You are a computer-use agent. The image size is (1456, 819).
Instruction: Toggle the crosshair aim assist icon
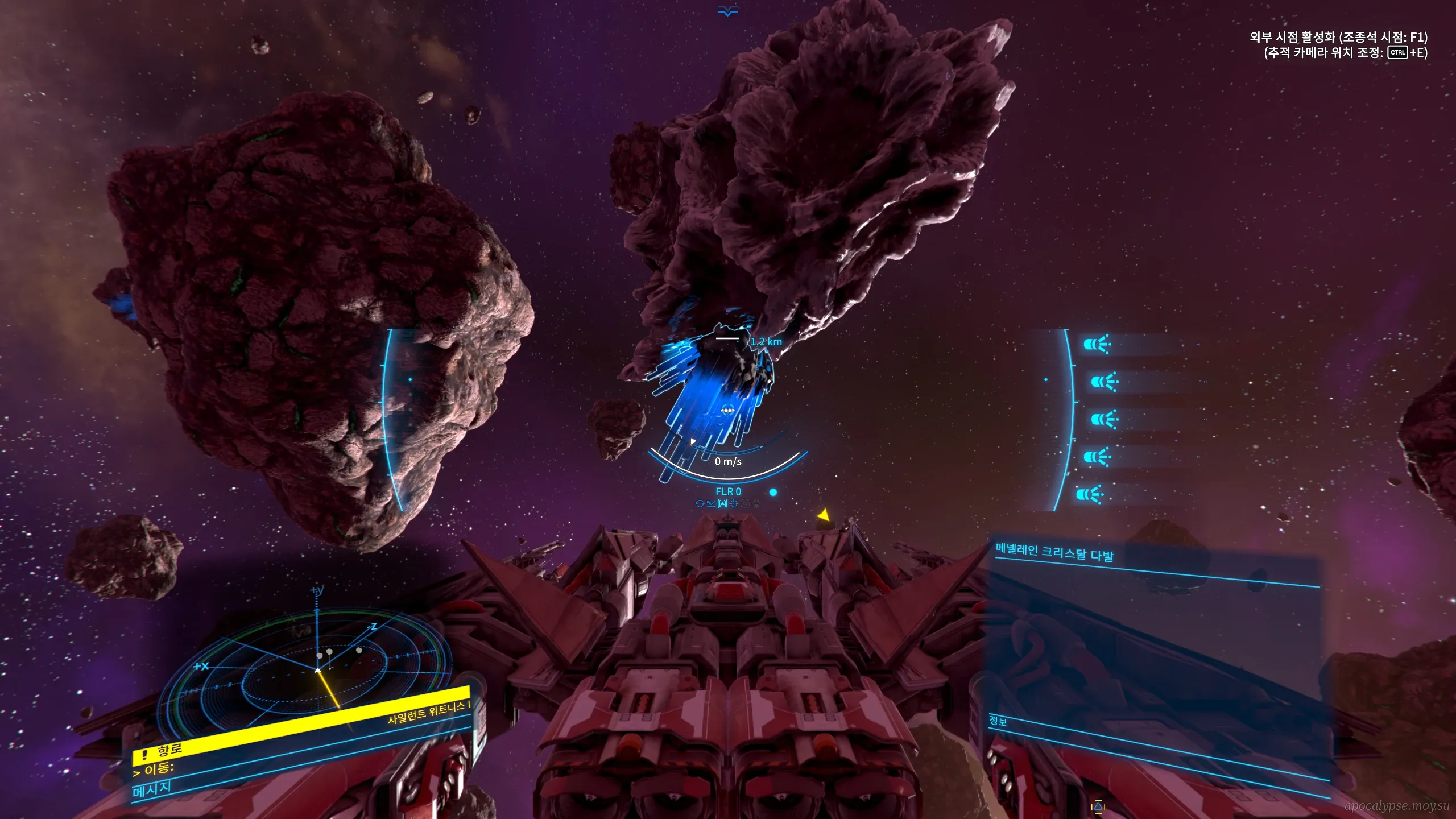[734, 503]
